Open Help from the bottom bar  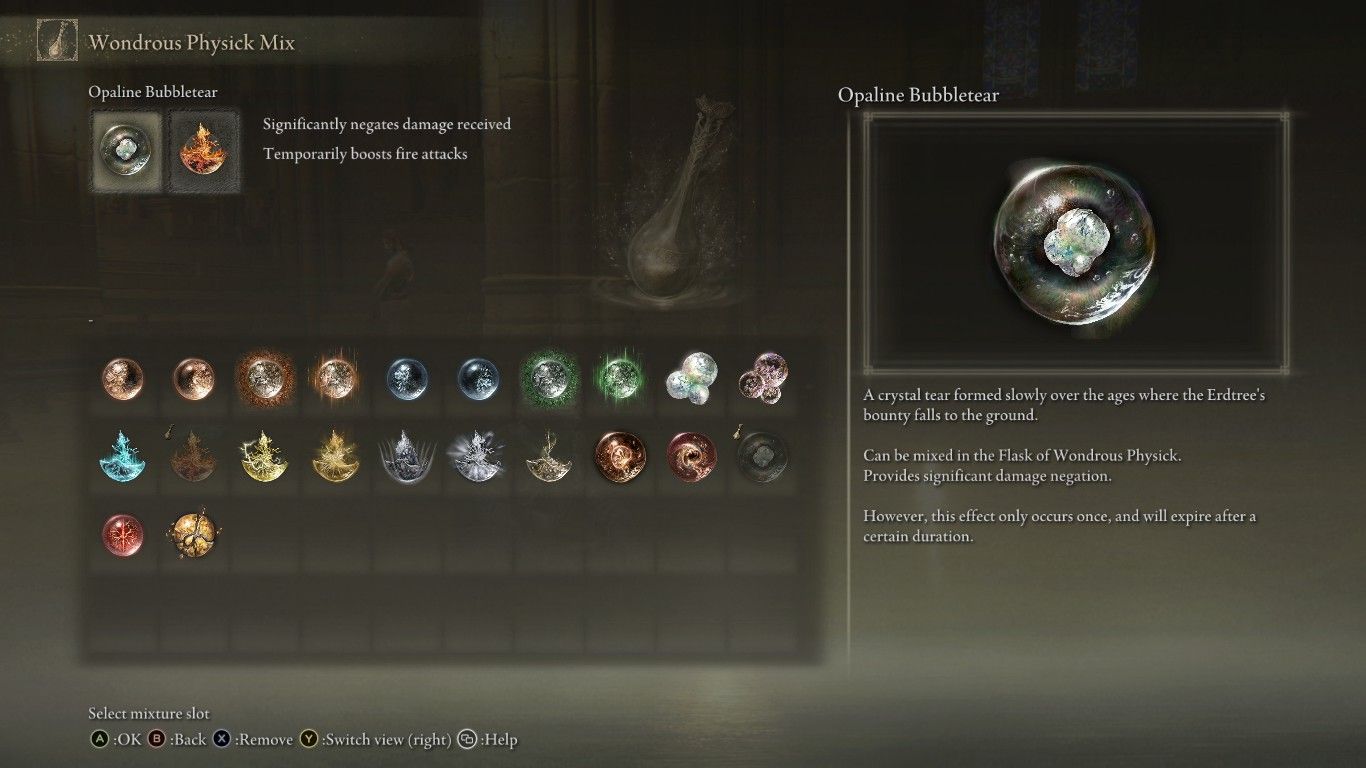[465, 740]
